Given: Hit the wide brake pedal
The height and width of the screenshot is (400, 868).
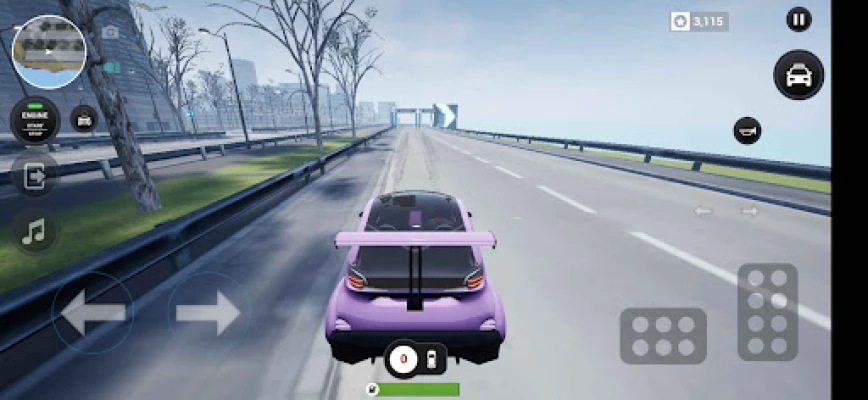Looking at the screenshot, I should tap(663, 335).
